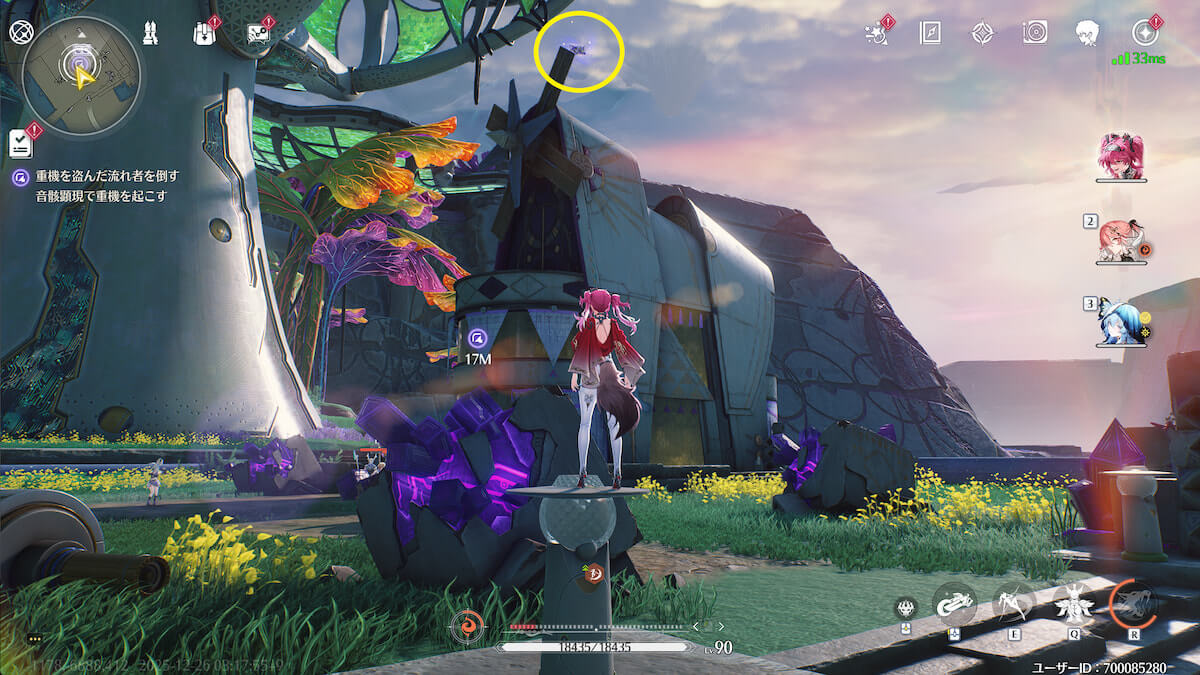Open the backpack inventory icon

[x=204, y=33]
